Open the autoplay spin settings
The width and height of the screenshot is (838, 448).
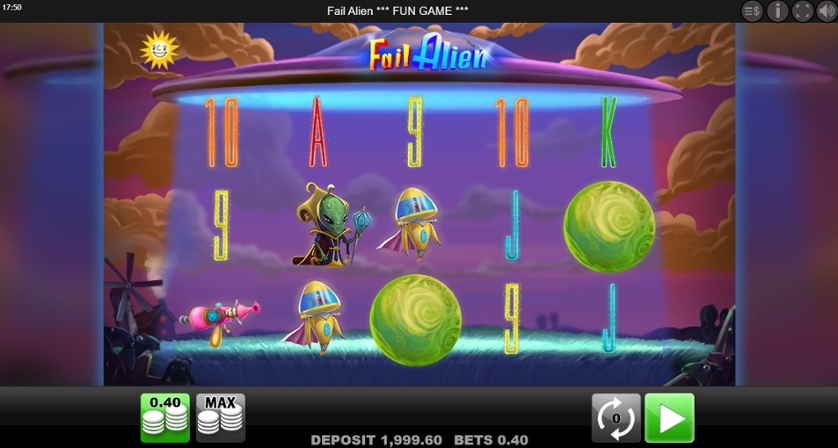pos(616,417)
